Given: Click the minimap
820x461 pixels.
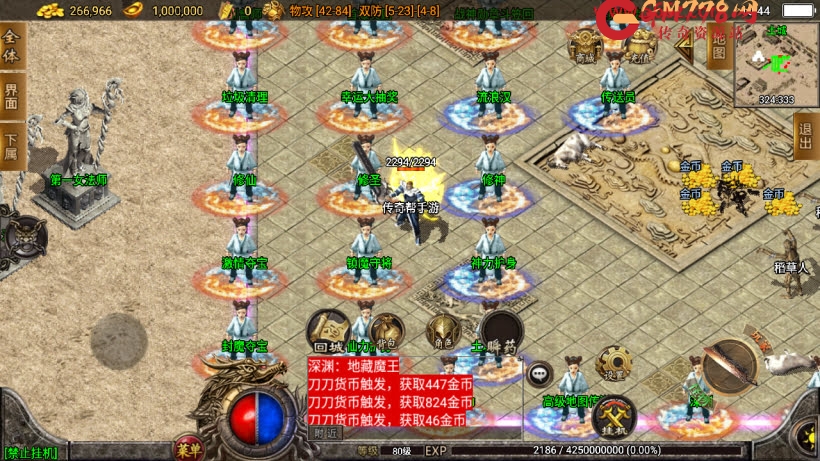Looking at the screenshot, I should 776,64.
